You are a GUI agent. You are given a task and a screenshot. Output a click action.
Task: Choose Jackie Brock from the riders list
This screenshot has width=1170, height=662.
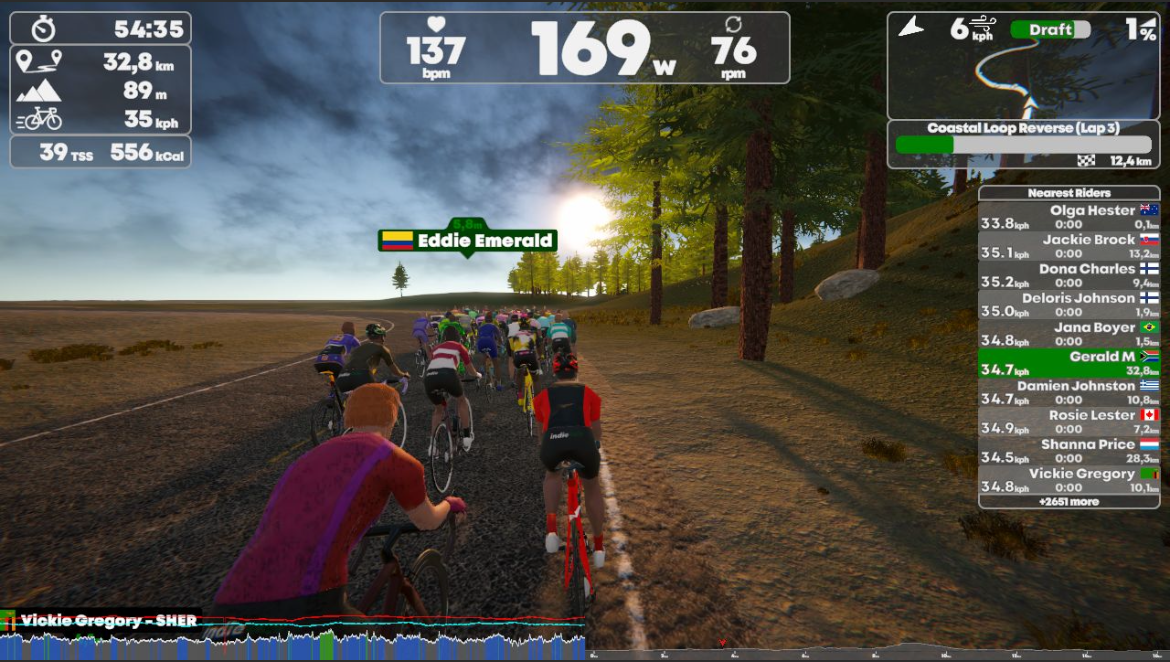pyautogui.click(x=1068, y=246)
